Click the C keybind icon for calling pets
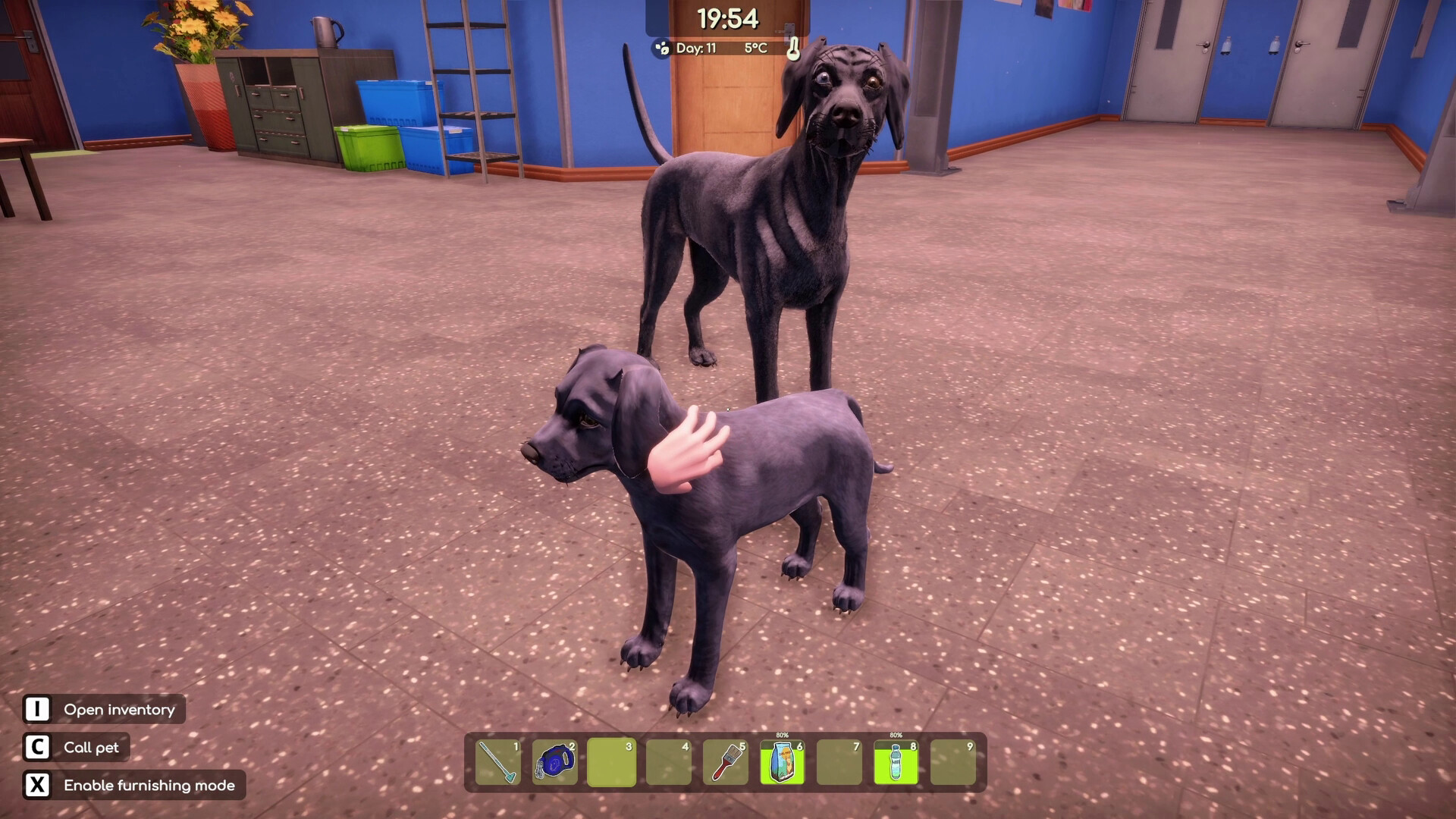The width and height of the screenshot is (1456, 819). (36, 747)
